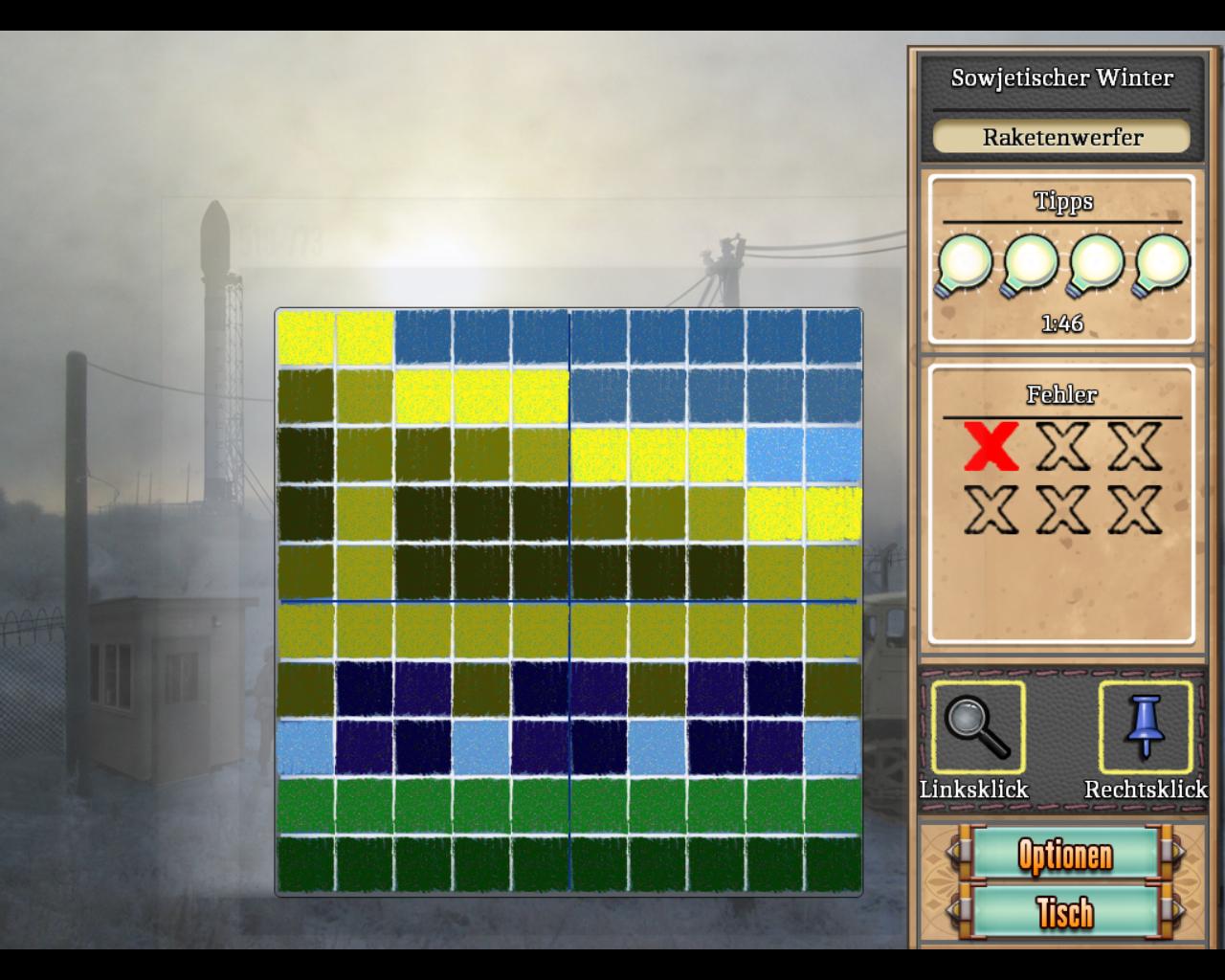Select the bright yellow tile in the grid's top-left corner
This screenshot has height=980, width=1225.
tap(306, 339)
